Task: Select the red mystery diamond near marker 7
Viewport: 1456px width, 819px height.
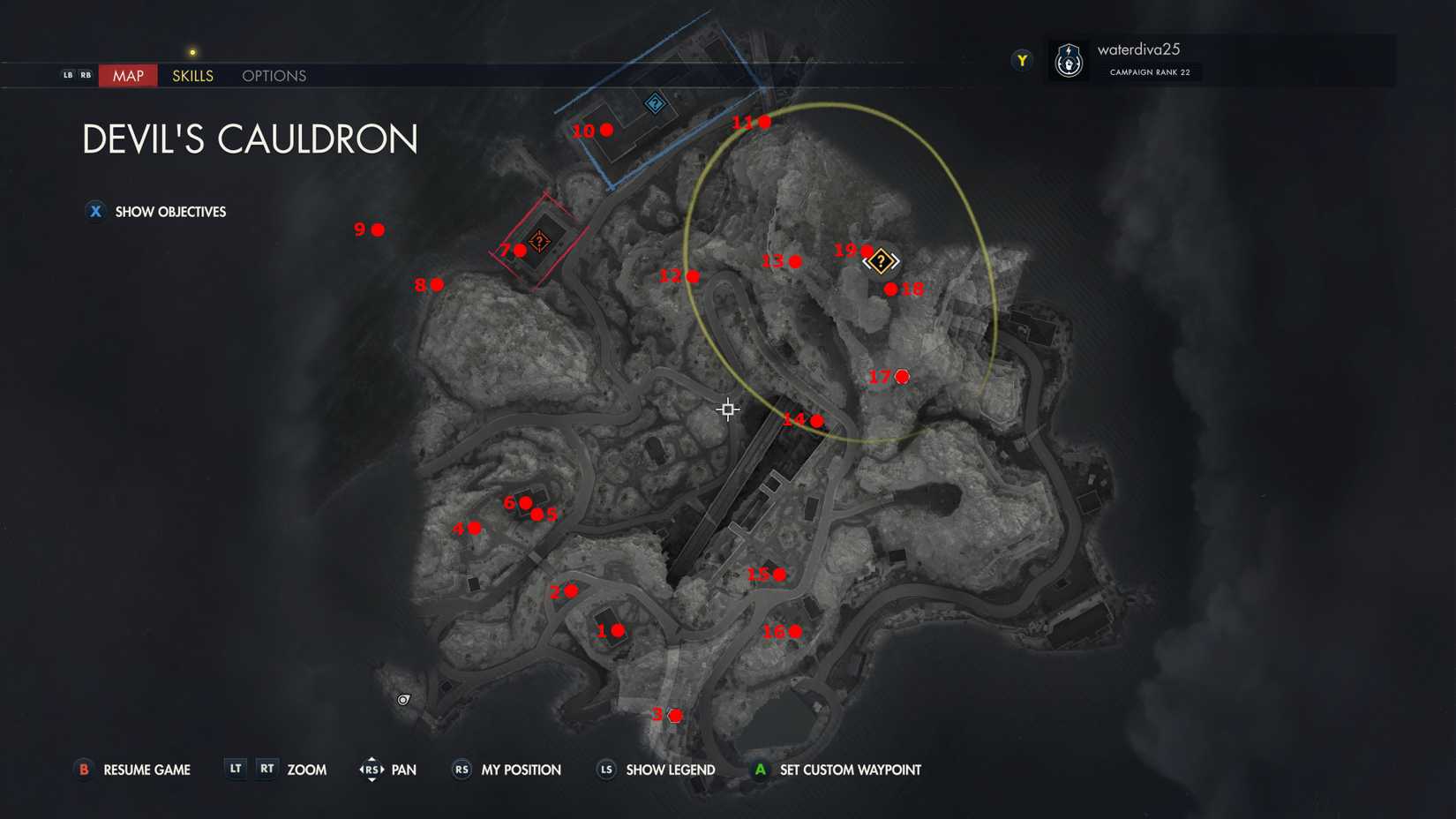Action: pyautogui.click(x=538, y=241)
